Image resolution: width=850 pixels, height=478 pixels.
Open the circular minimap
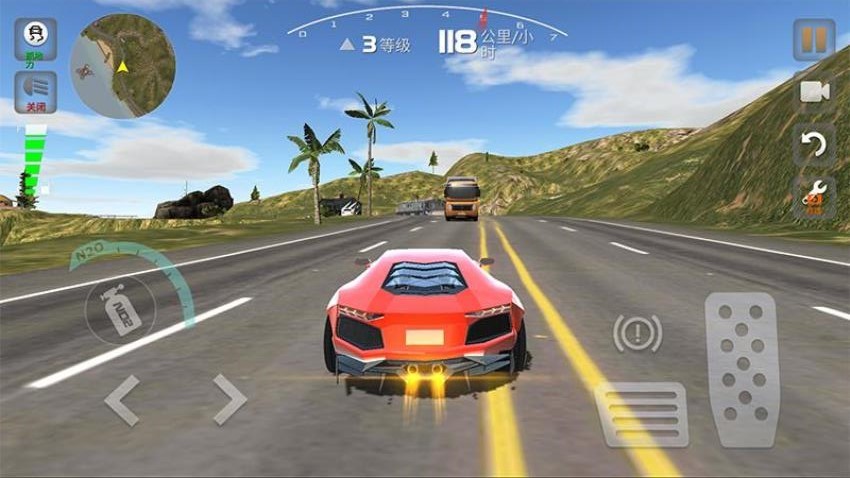tap(123, 65)
